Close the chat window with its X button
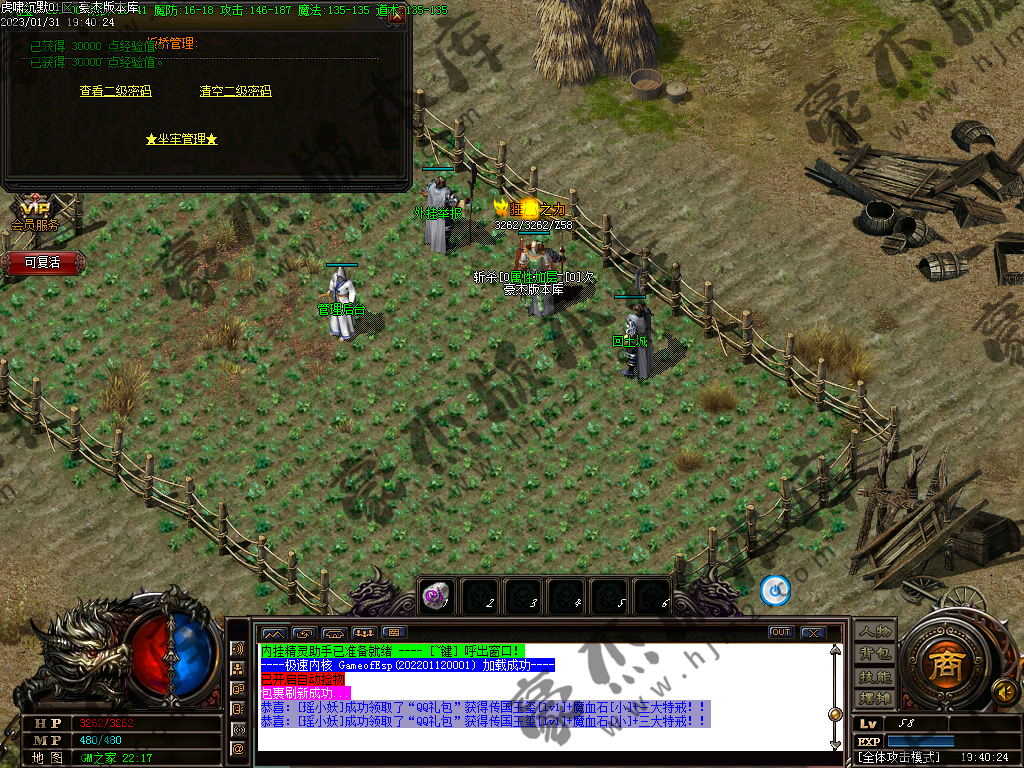The image size is (1024, 768). pos(812,632)
